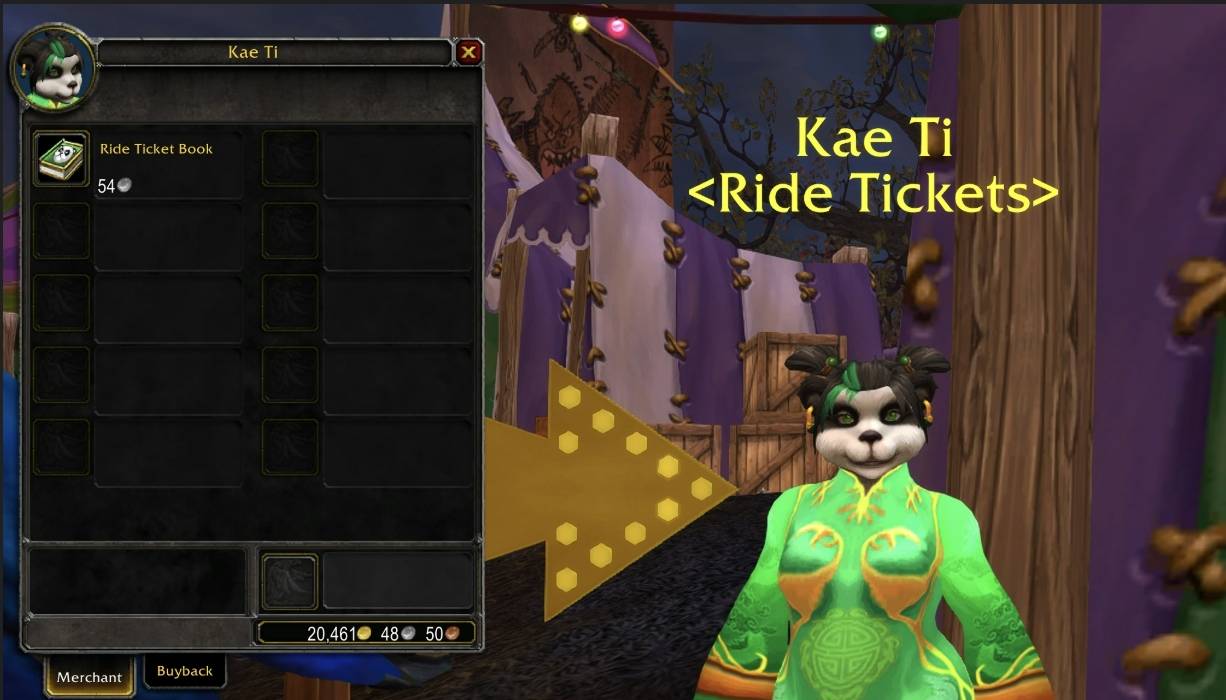
Task: Switch to the Buyback tab
Action: 185,671
